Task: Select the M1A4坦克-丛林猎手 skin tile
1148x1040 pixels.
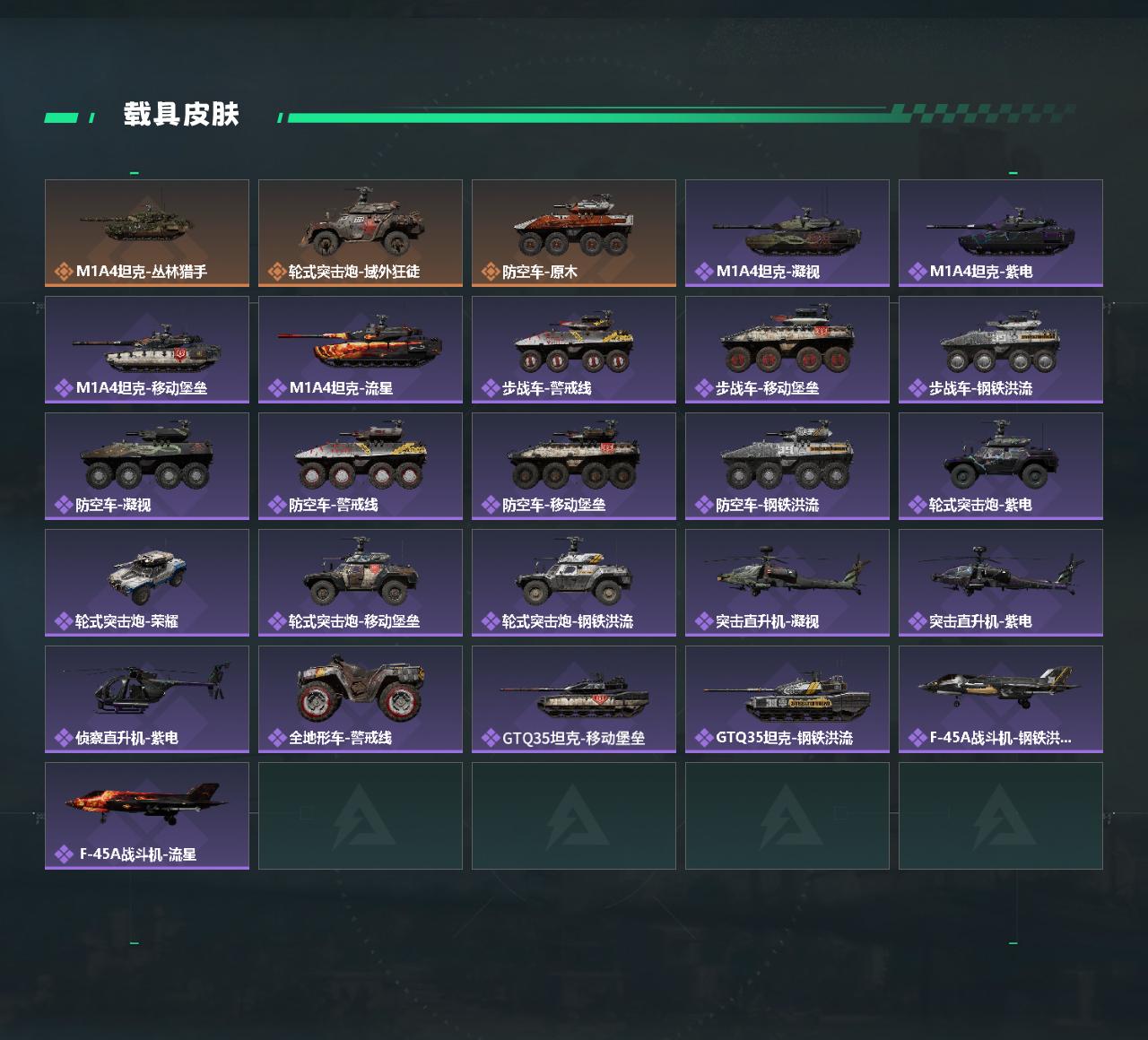Action: pos(147,233)
